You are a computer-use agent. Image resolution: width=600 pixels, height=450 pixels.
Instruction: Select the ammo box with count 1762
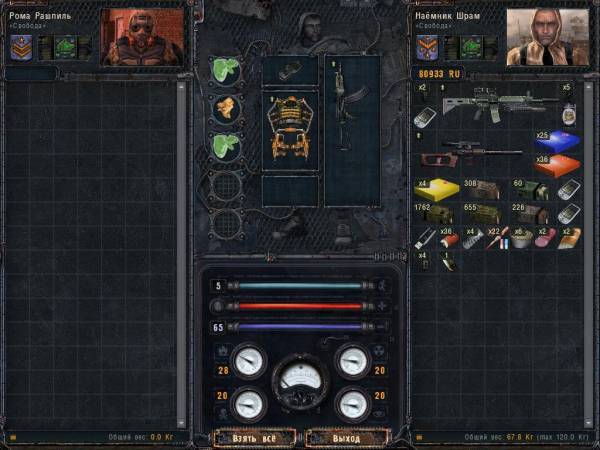pyautogui.click(x=435, y=214)
